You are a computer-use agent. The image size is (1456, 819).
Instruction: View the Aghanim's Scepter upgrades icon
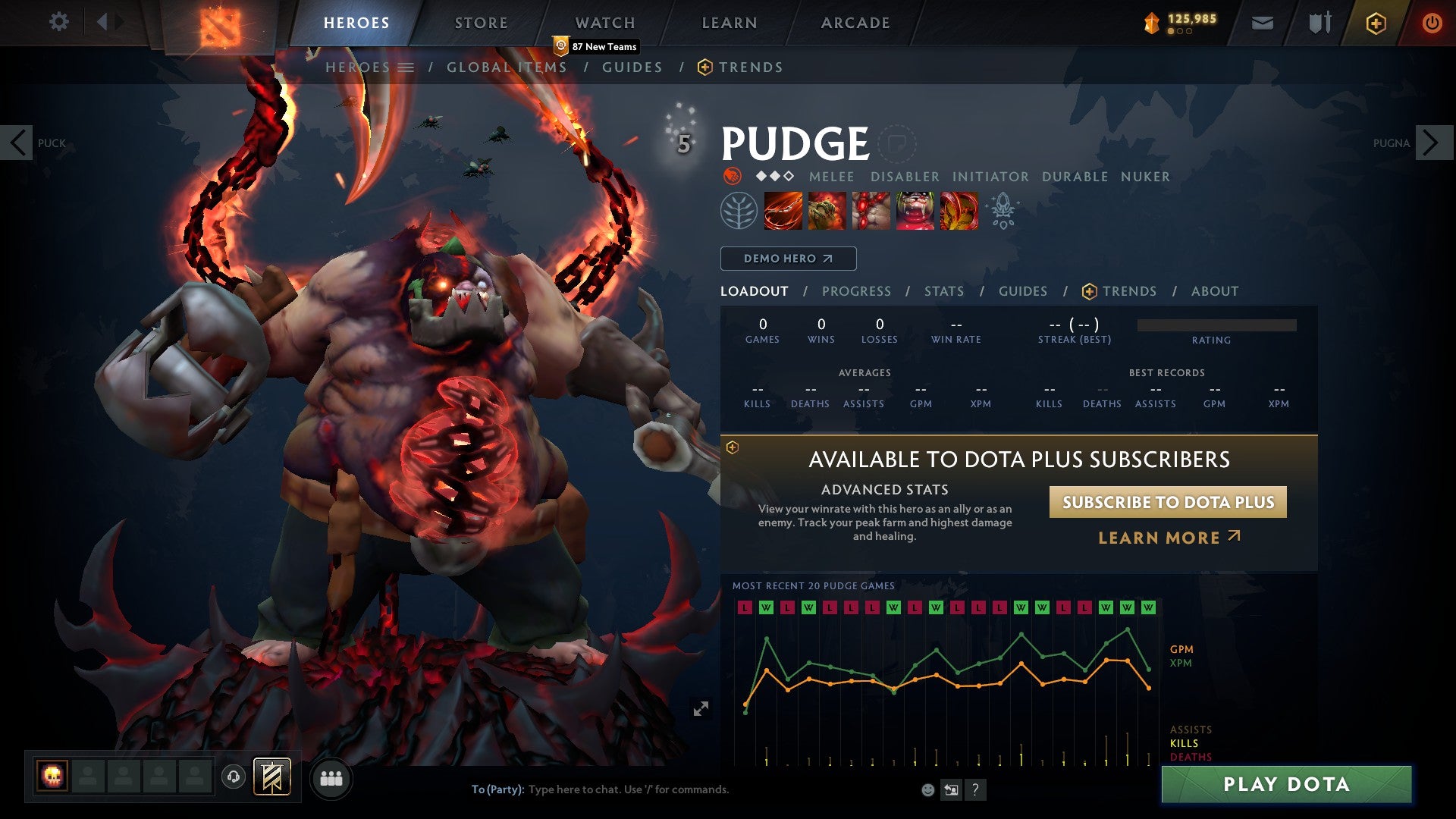coord(1003,211)
